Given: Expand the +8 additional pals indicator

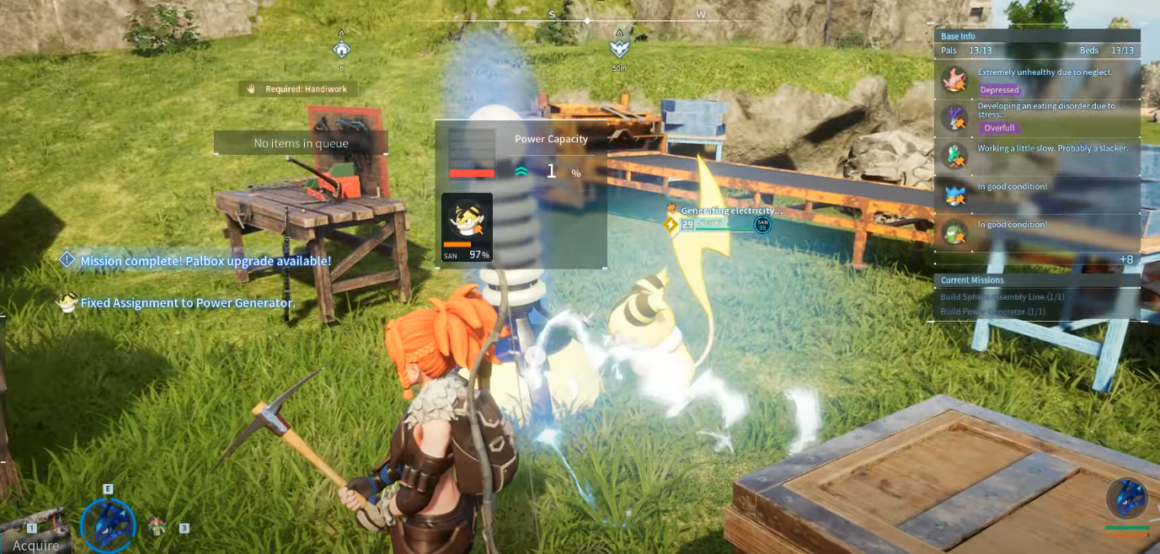Looking at the screenshot, I should point(1126,260).
